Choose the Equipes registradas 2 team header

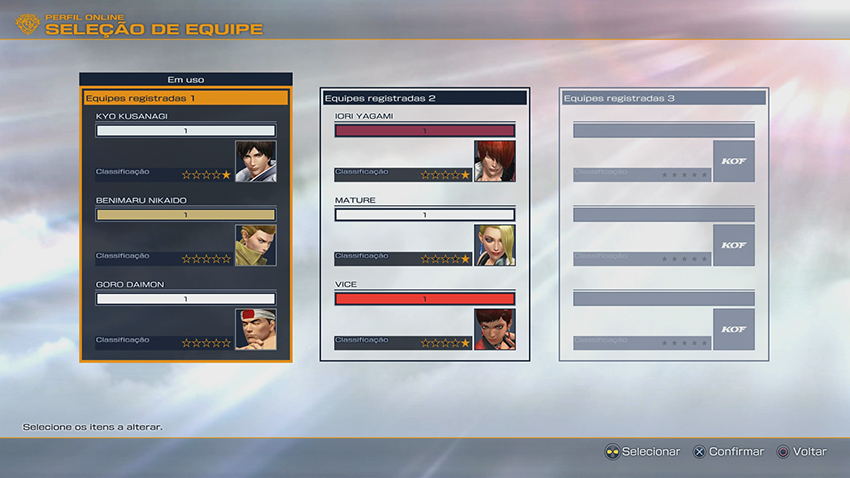[424, 98]
